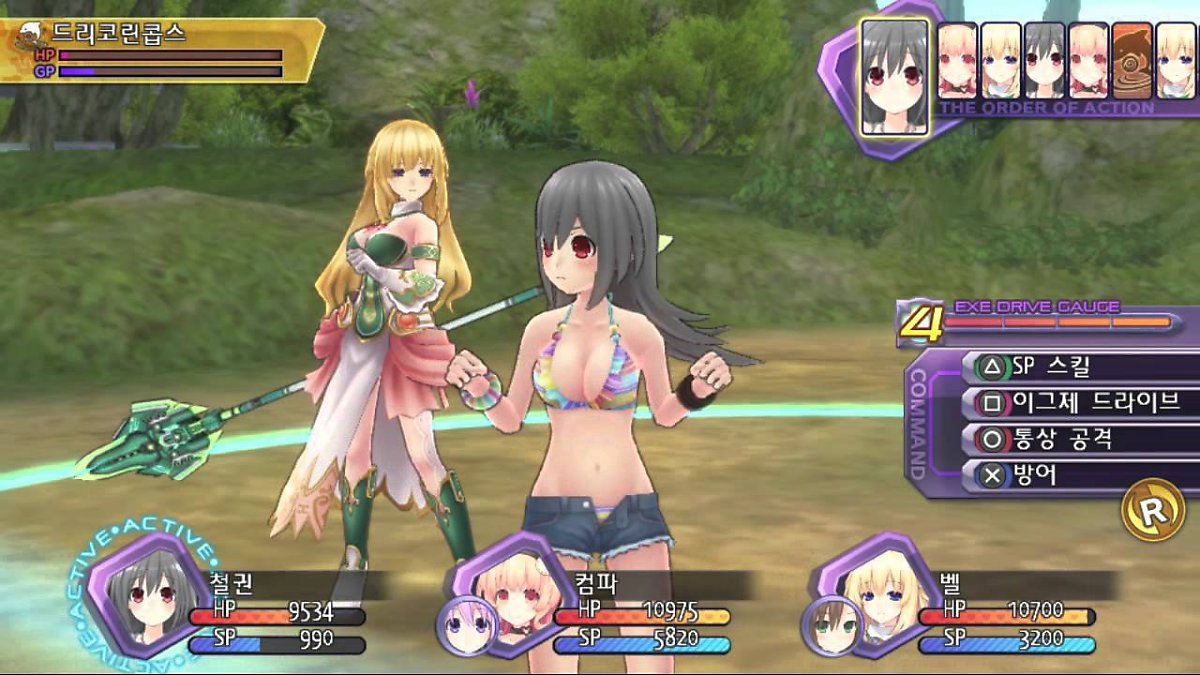This screenshot has height=675, width=1200.
Task: Click the large current-turn portrait in action order
Action: click(895, 76)
